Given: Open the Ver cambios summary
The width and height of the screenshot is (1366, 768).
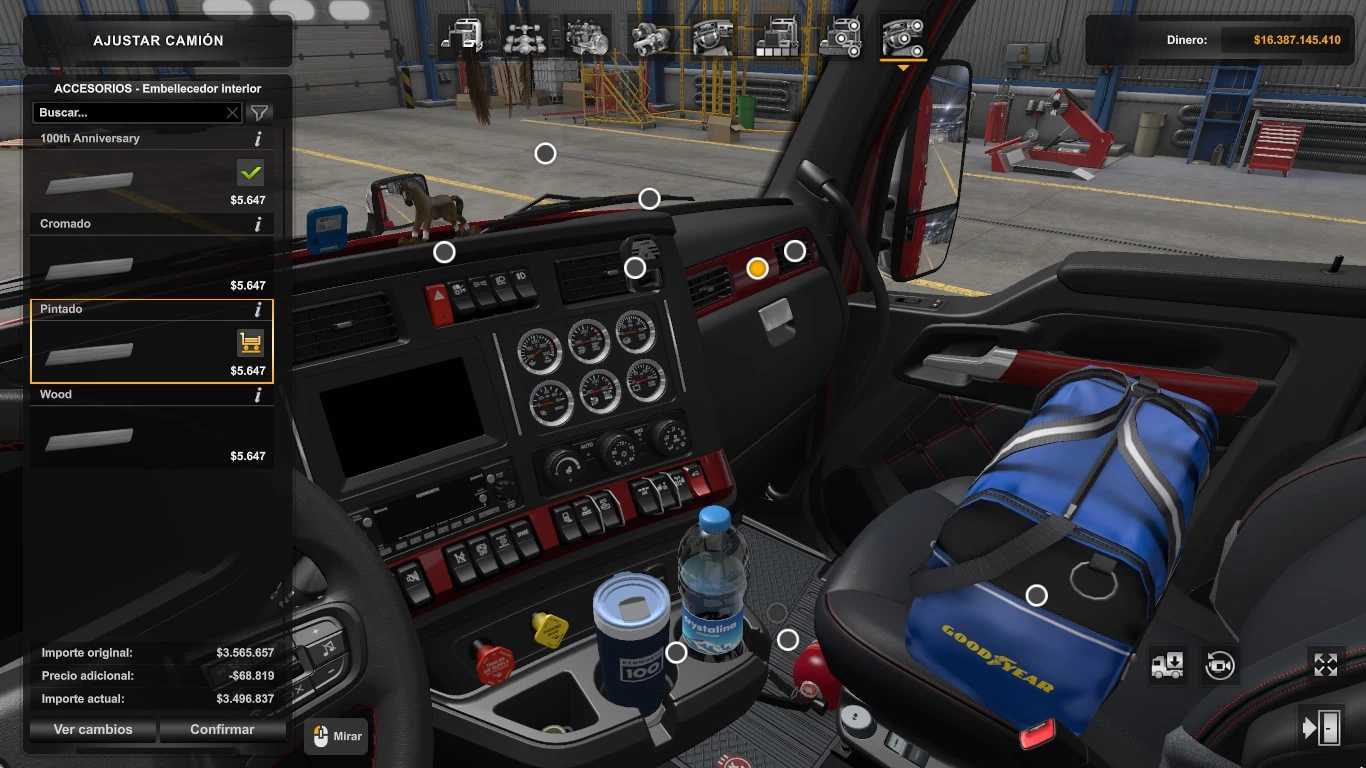Looking at the screenshot, I should [x=93, y=730].
